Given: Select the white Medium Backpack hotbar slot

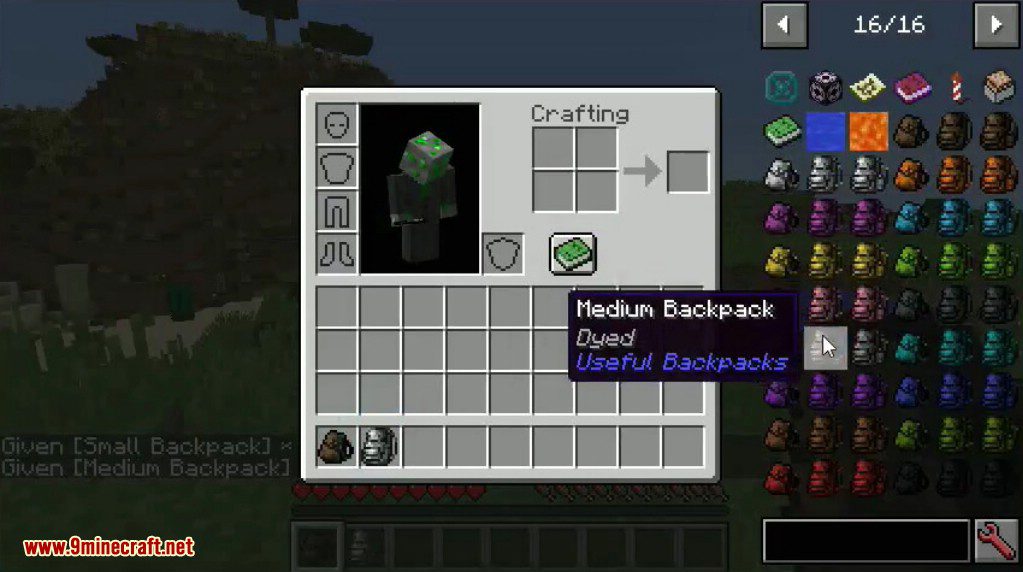Looking at the screenshot, I should tap(379, 446).
